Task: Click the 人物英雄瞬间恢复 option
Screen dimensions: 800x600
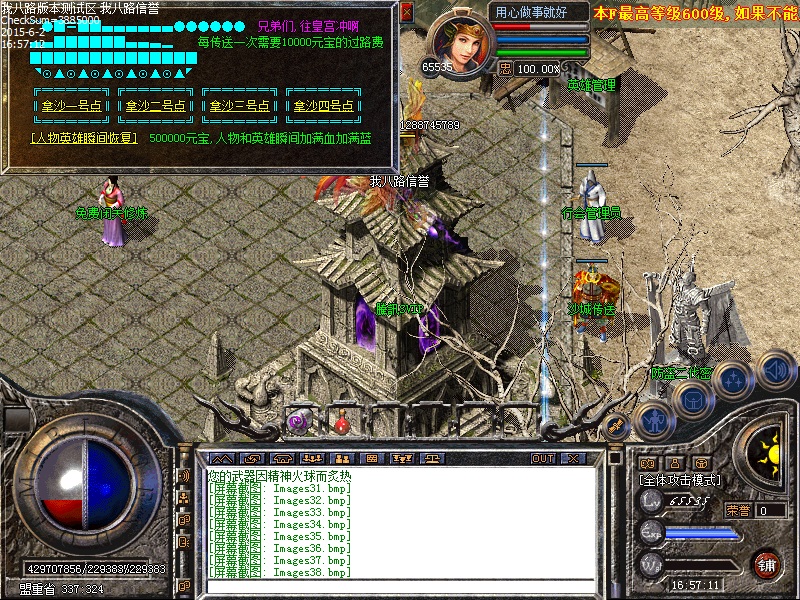Action: (84, 138)
